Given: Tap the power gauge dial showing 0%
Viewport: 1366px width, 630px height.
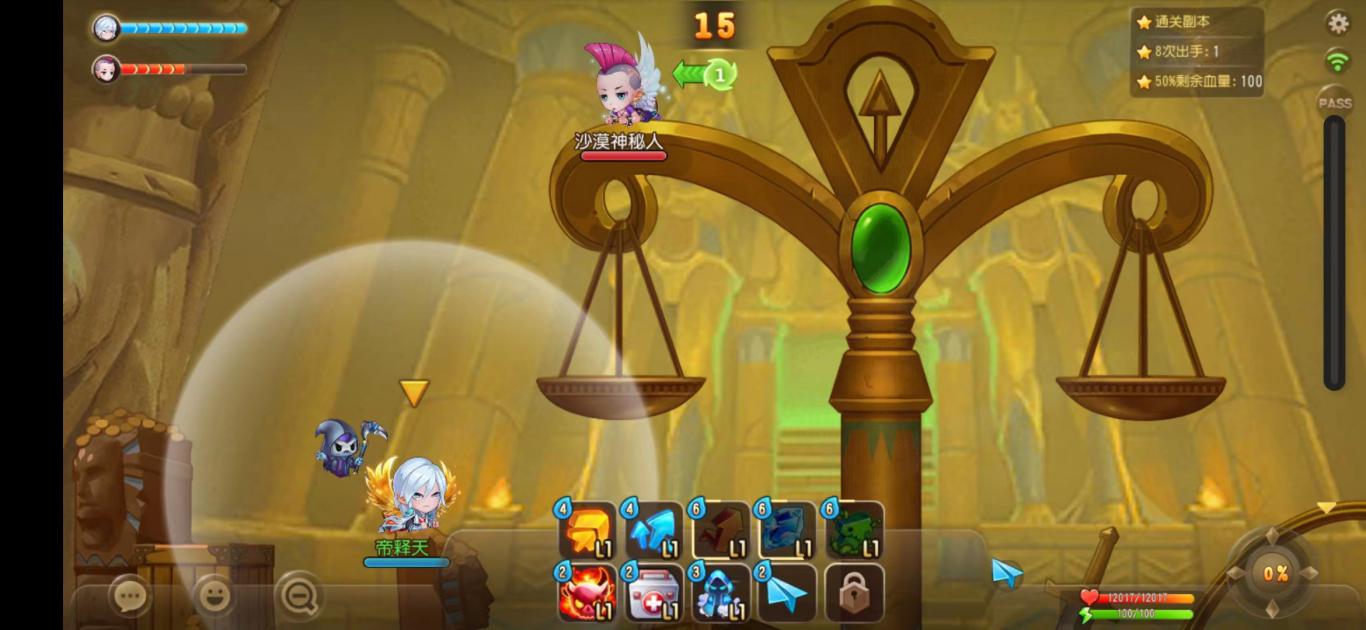Looking at the screenshot, I should (1274, 573).
